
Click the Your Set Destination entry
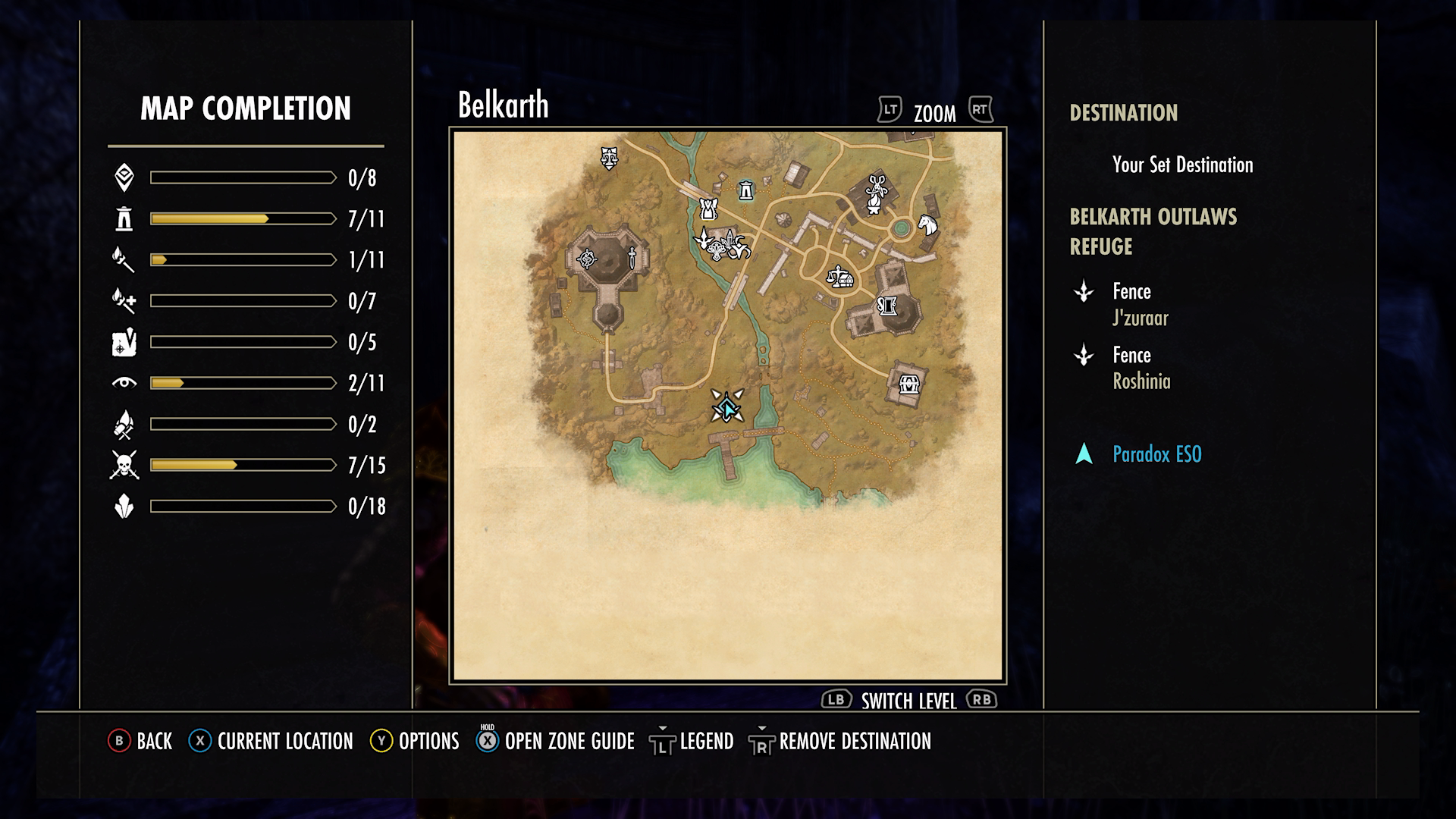tap(1181, 165)
